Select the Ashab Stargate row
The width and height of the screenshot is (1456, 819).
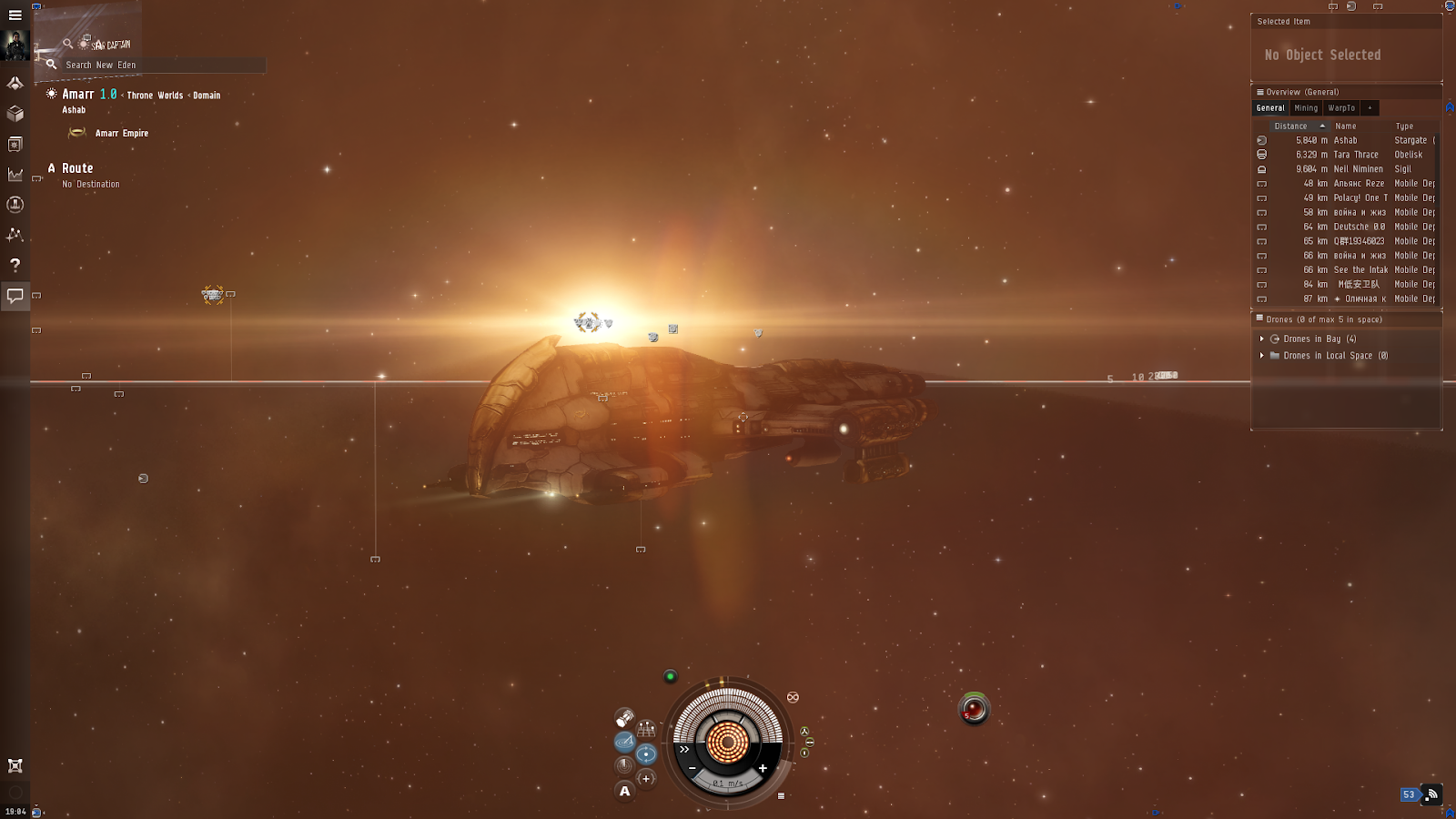[x=1345, y=140]
